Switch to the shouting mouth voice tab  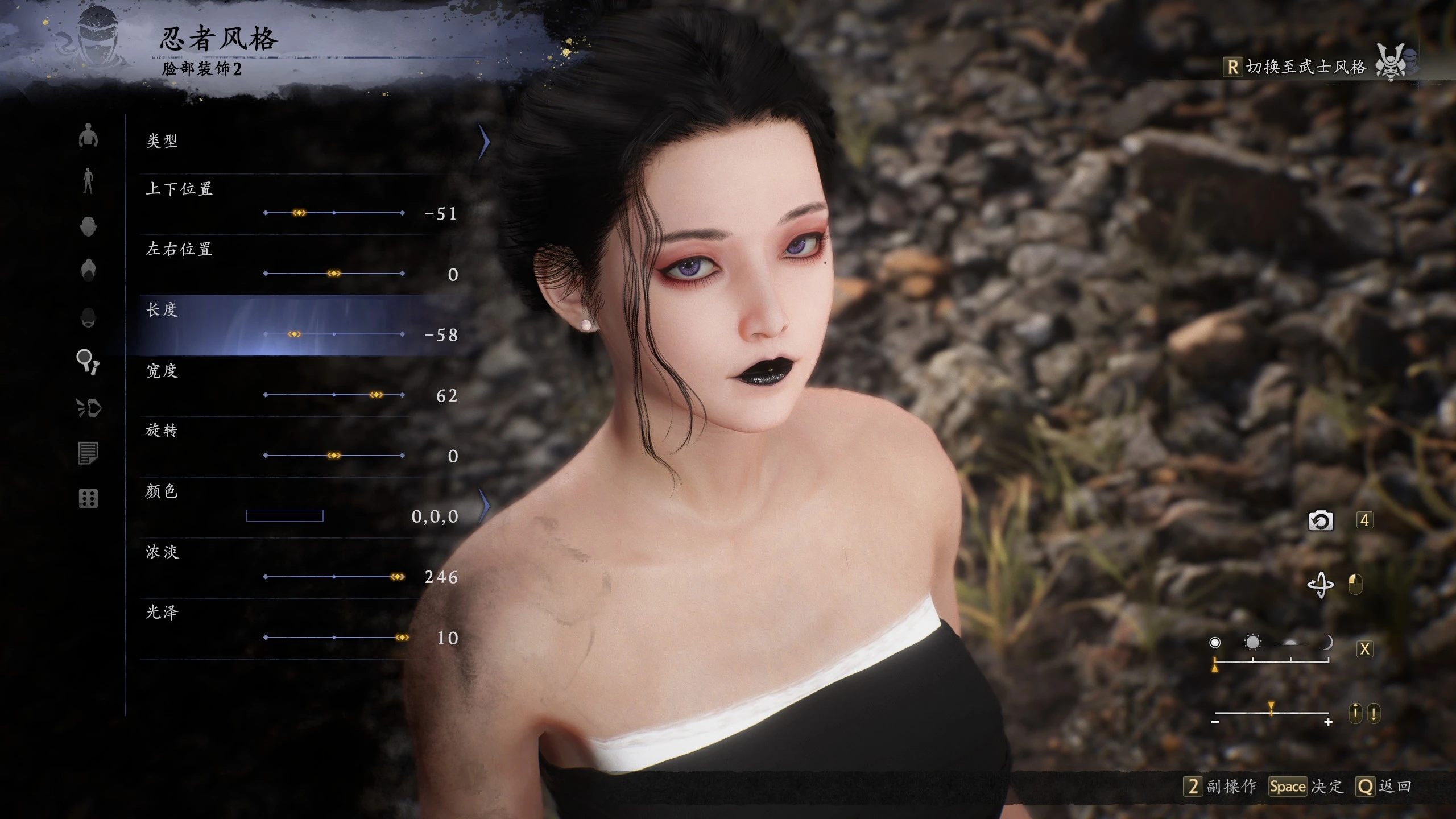[x=88, y=408]
